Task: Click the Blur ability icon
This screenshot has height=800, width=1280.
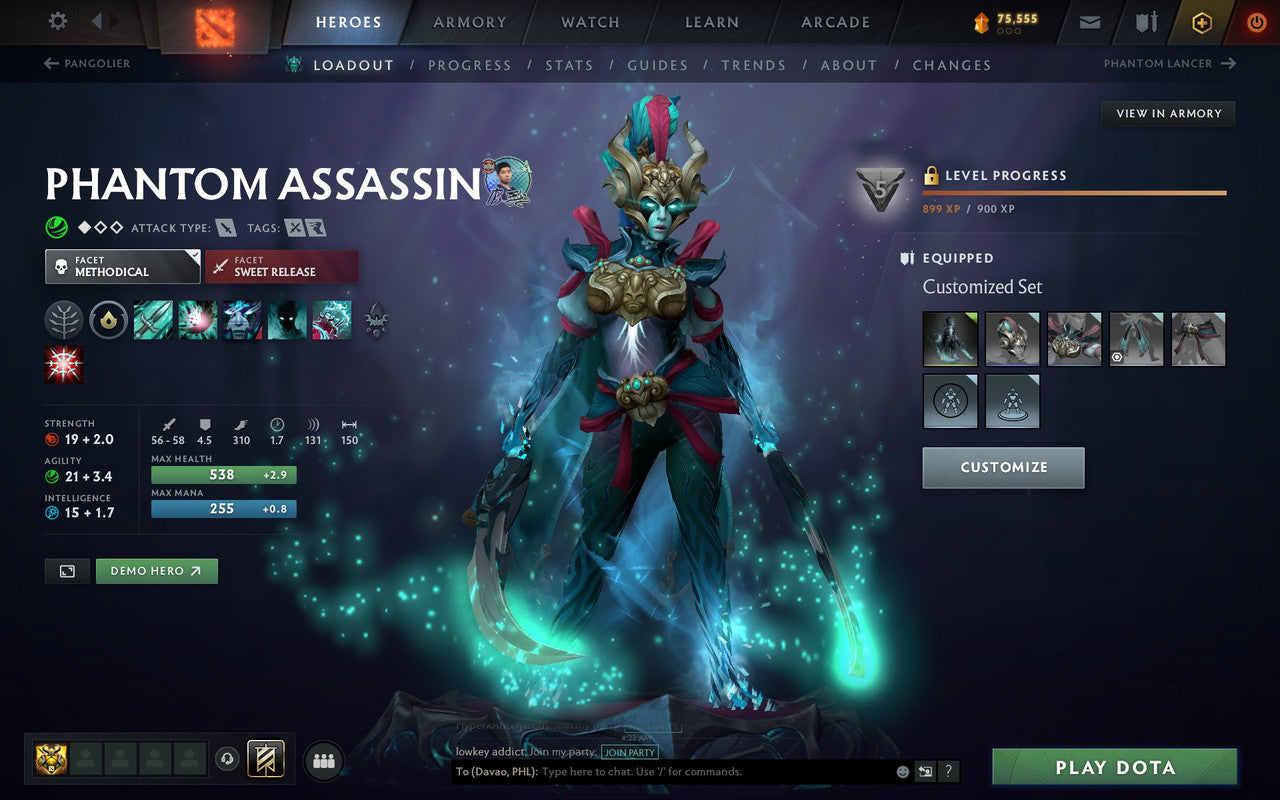Action: [287, 319]
